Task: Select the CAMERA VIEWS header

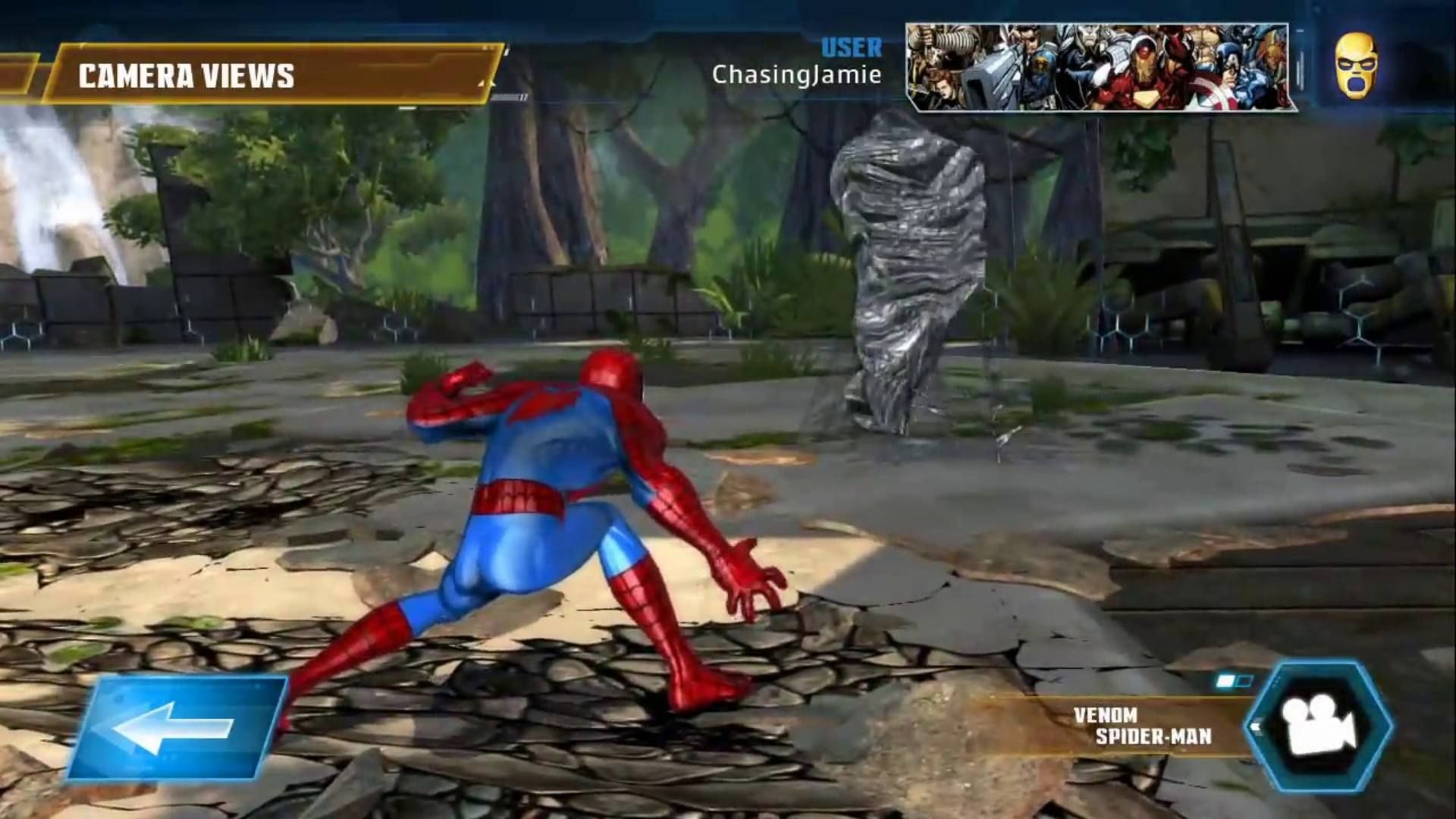Action: coord(186,76)
